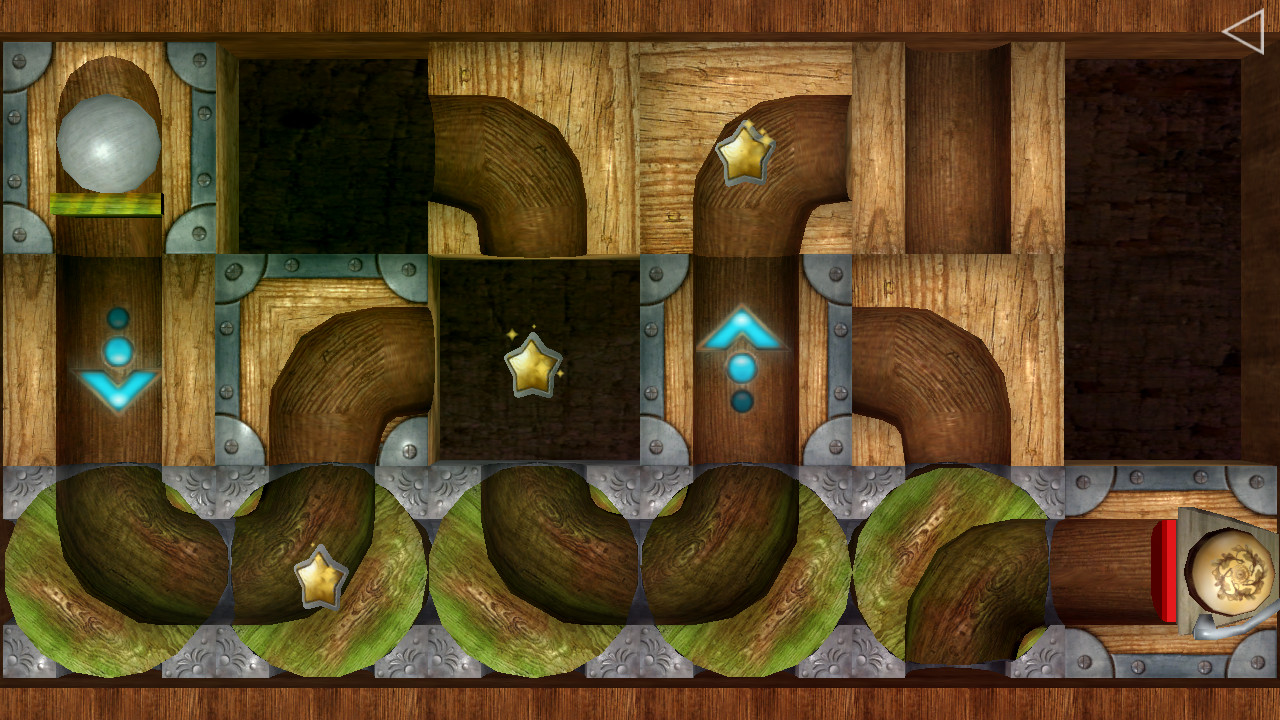The image size is (1280, 720).
Task: Click the riveted metal corner plate on a tile
Action: tap(235, 270)
